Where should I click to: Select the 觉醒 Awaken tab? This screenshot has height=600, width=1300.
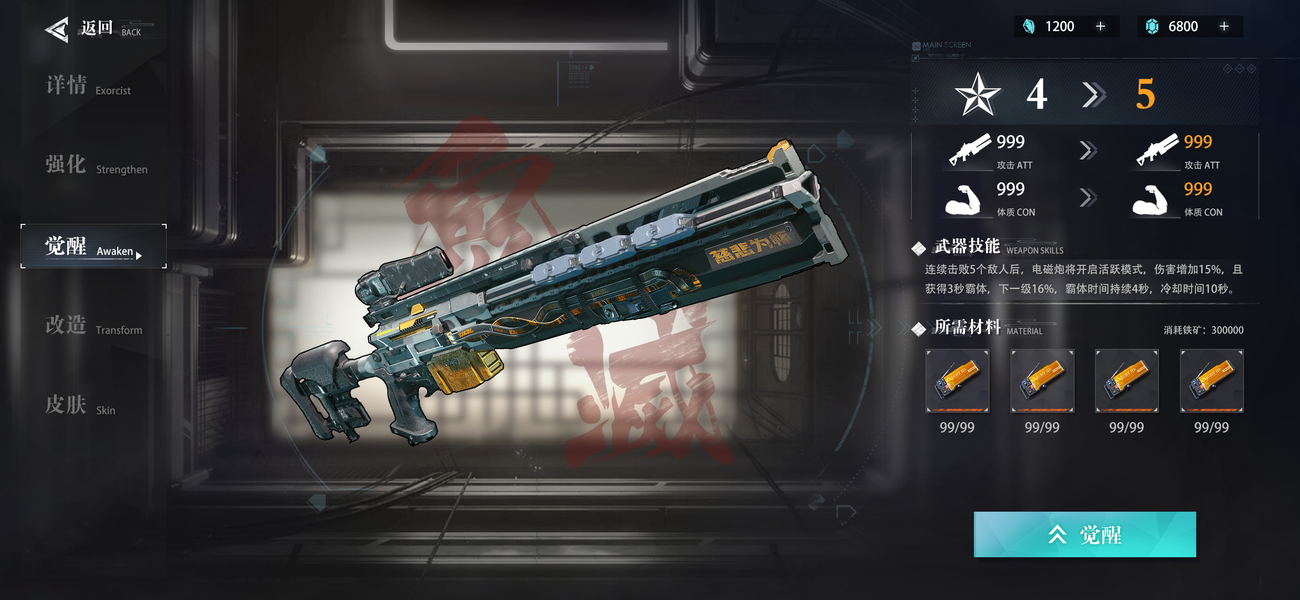tap(93, 247)
